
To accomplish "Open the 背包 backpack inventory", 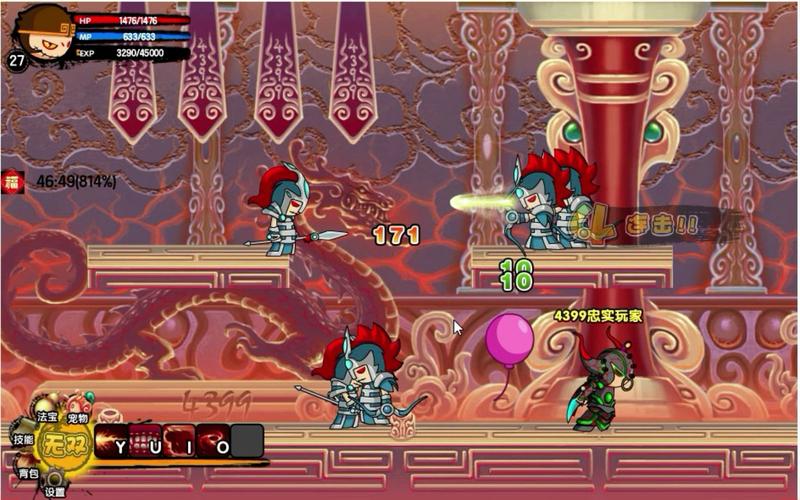I will 27,471.
